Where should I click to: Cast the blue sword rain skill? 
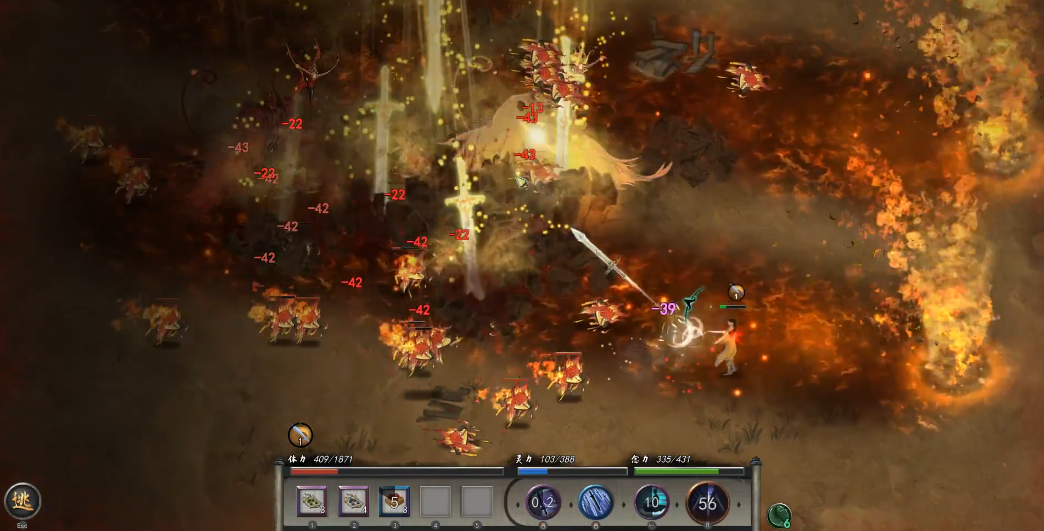pyautogui.click(x=597, y=501)
